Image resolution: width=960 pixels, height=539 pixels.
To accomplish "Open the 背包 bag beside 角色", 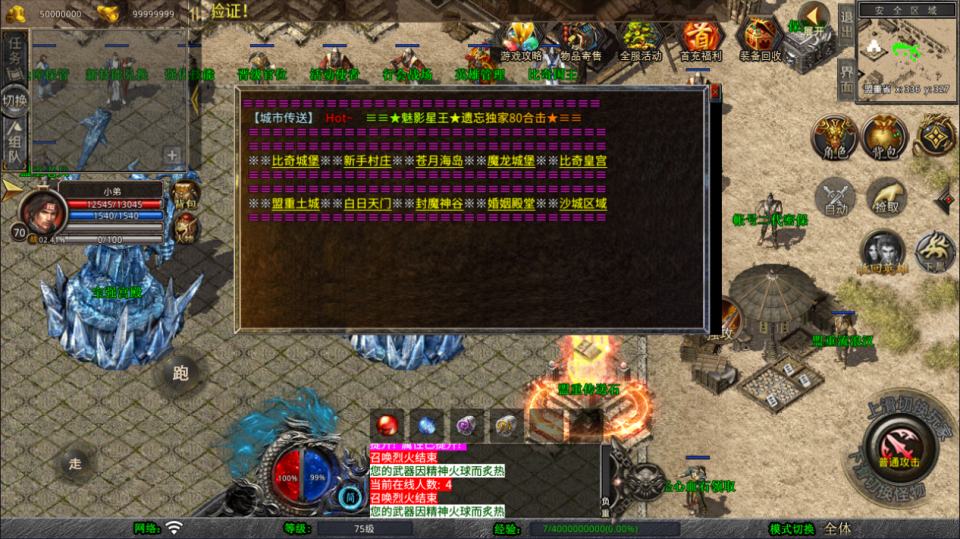I will 884,138.
